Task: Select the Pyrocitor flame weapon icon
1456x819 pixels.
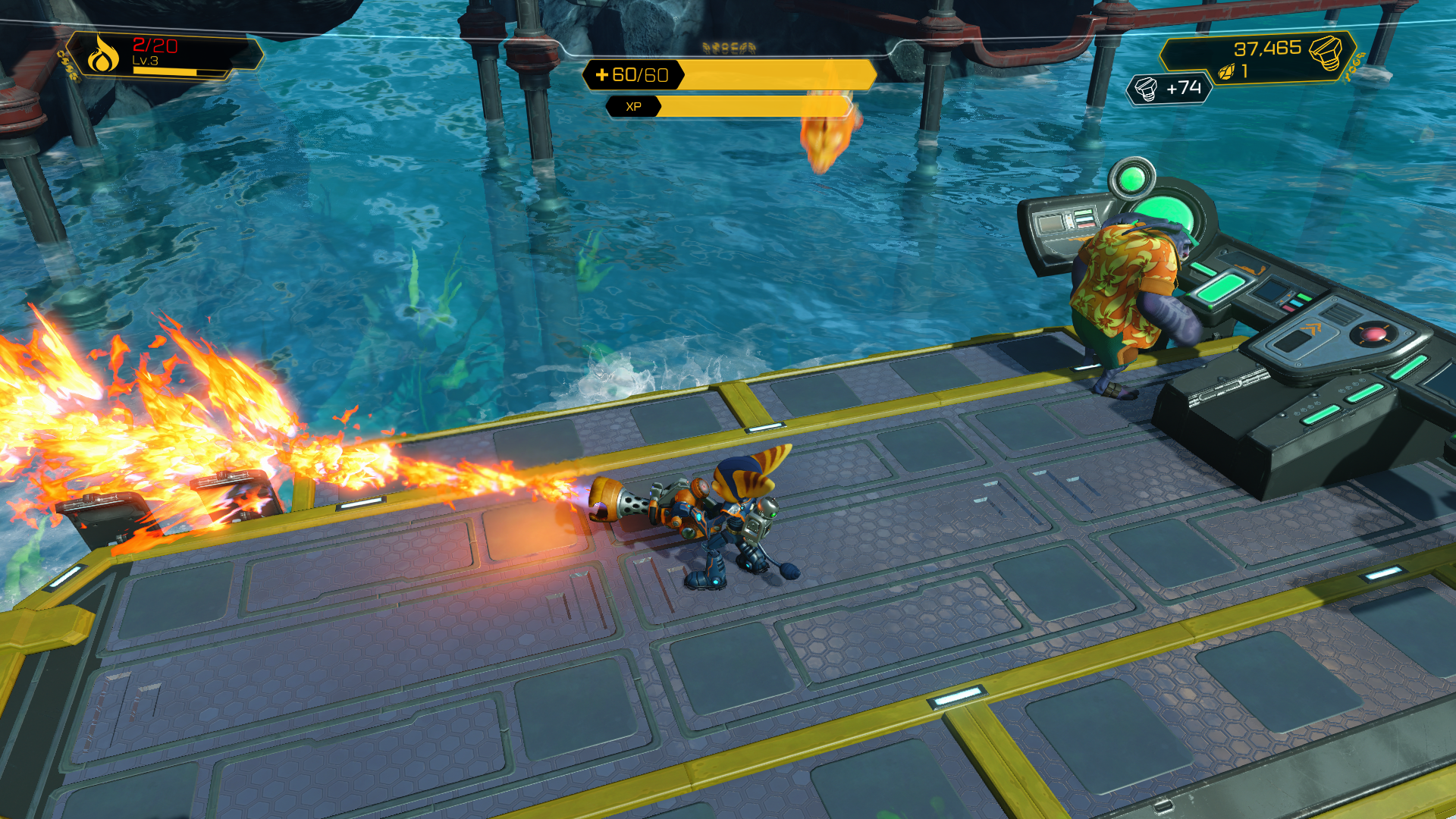Action: 103,55
